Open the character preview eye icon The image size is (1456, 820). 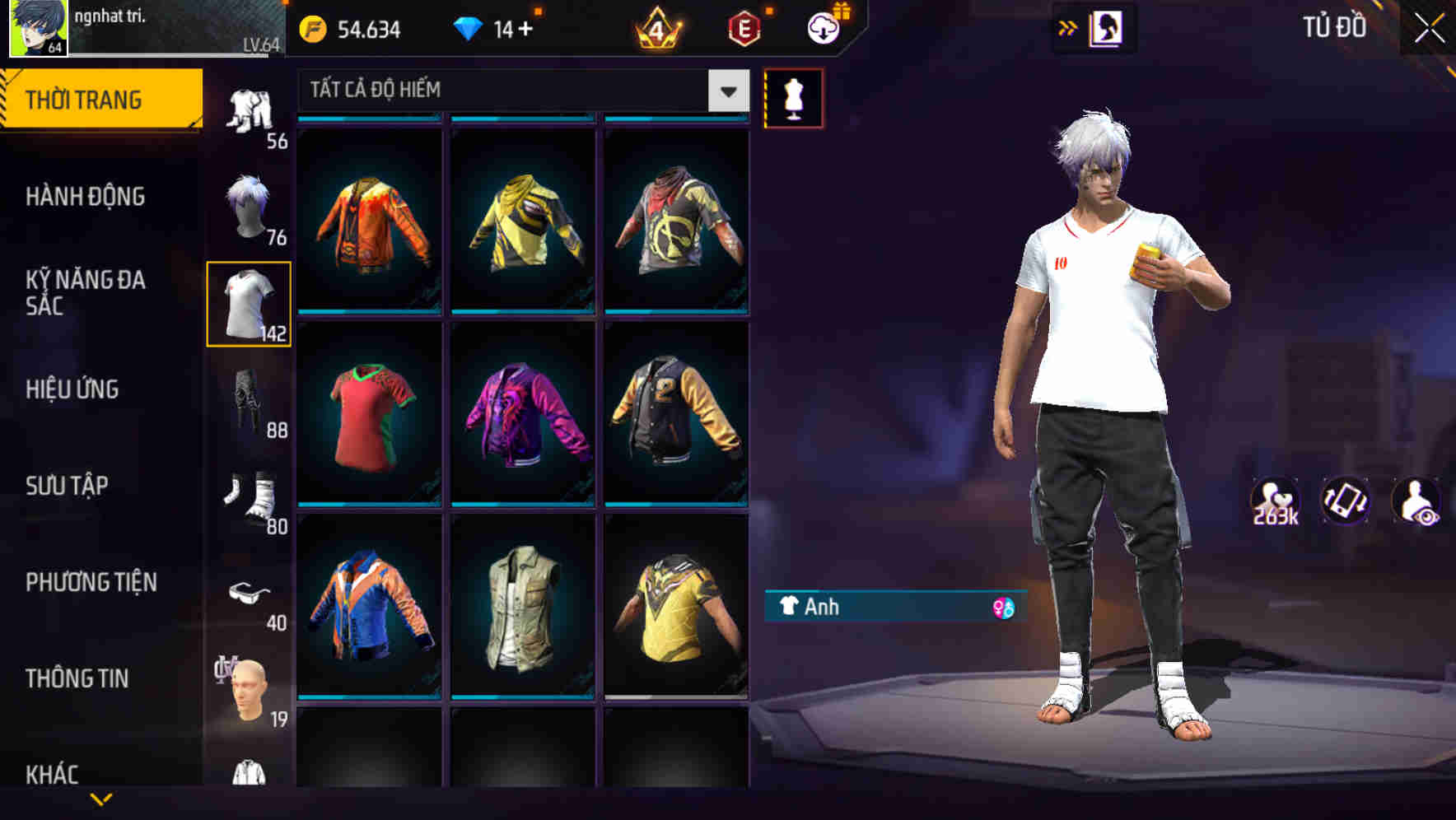[1416, 501]
